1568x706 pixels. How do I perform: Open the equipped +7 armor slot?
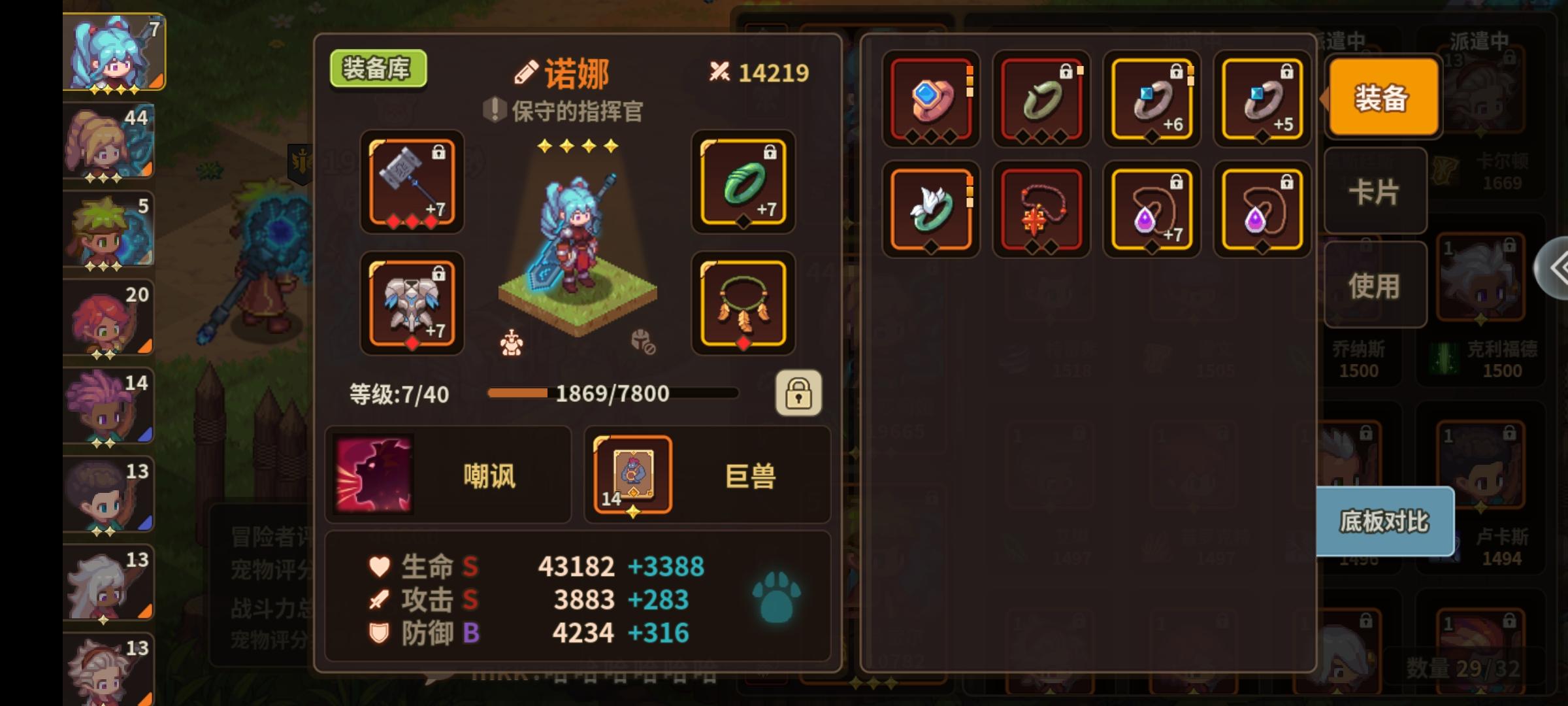411,304
